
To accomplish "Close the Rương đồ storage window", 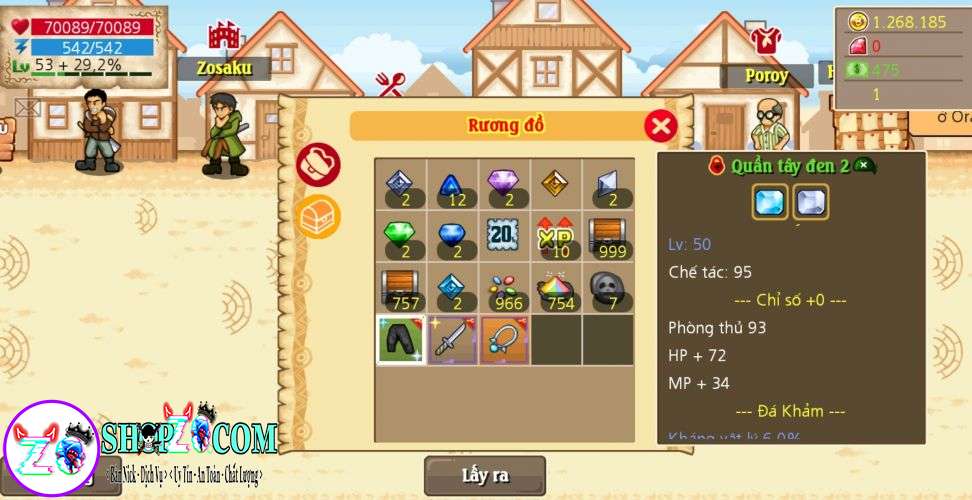I will [660, 126].
